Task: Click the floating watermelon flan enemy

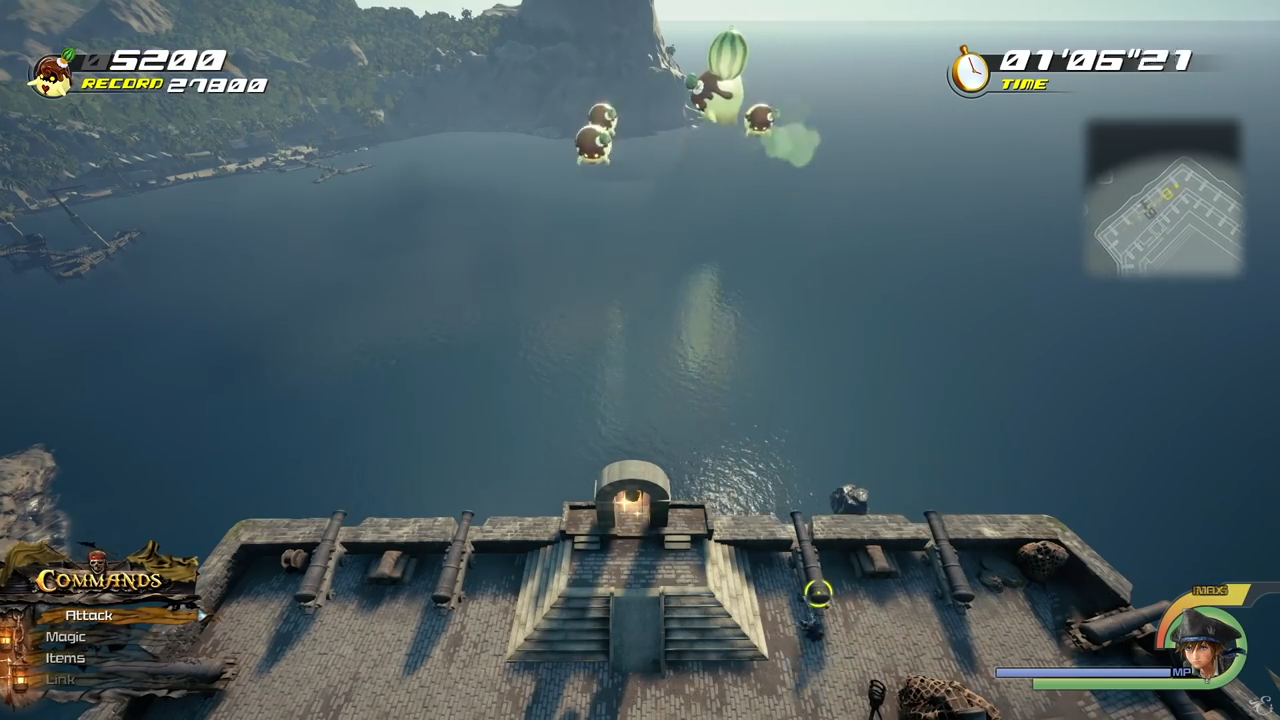Action: coord(720,85)
